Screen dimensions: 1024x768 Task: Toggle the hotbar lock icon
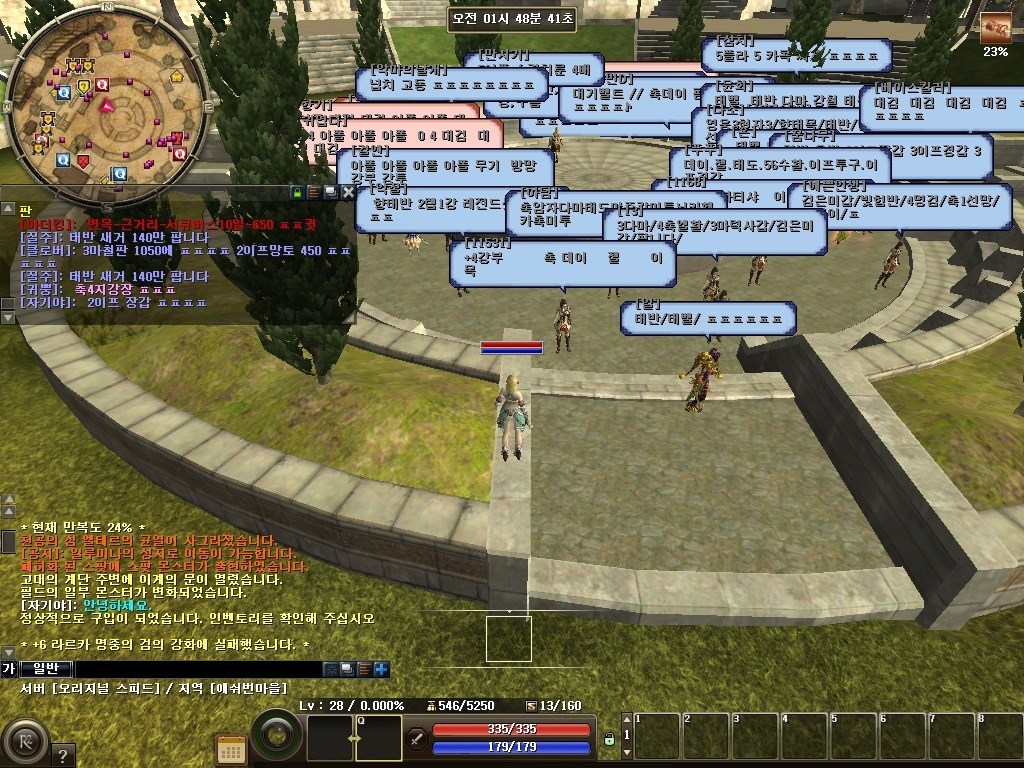point(608,739)
